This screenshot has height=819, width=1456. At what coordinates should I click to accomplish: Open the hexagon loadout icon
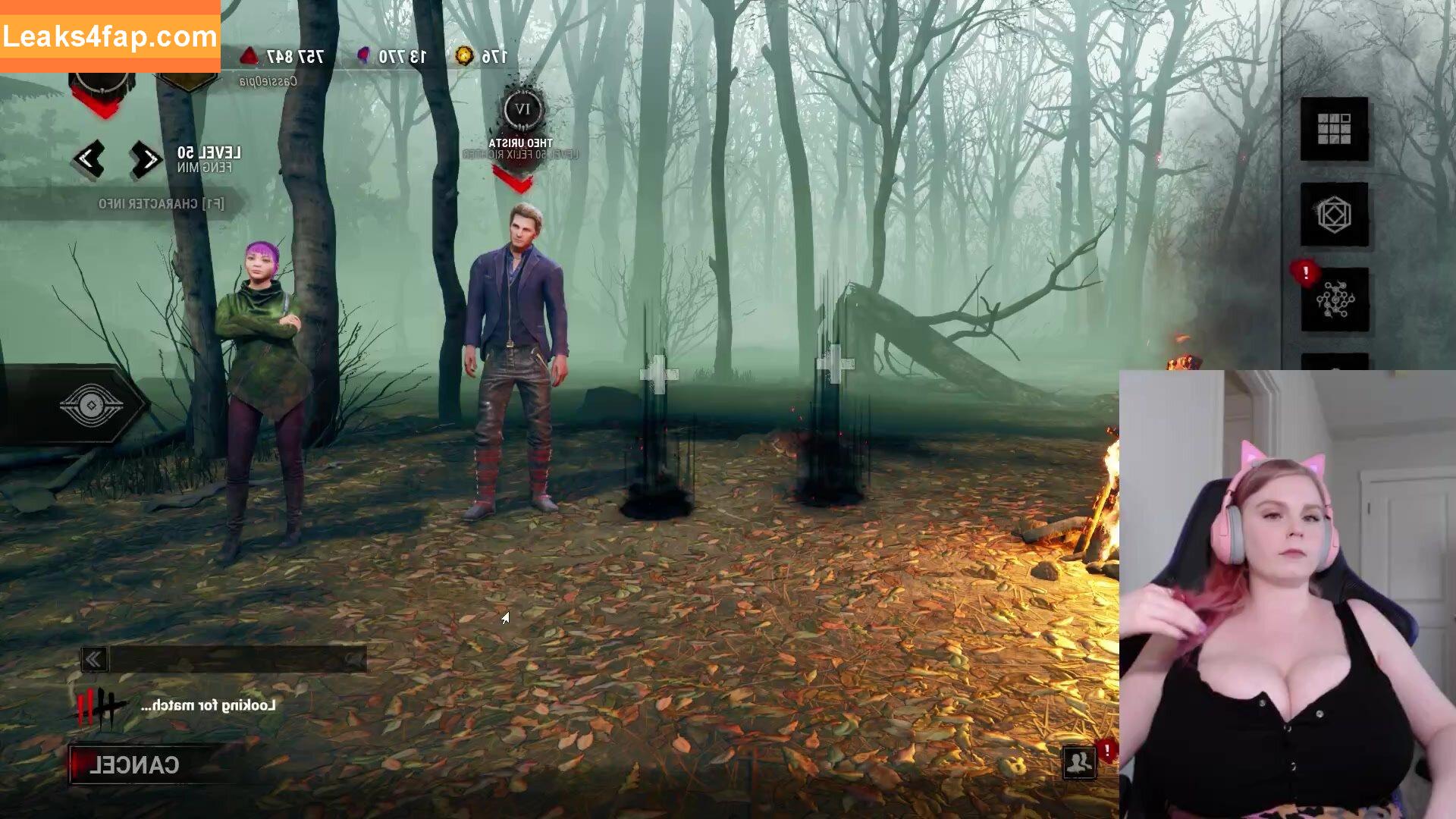1334,215
